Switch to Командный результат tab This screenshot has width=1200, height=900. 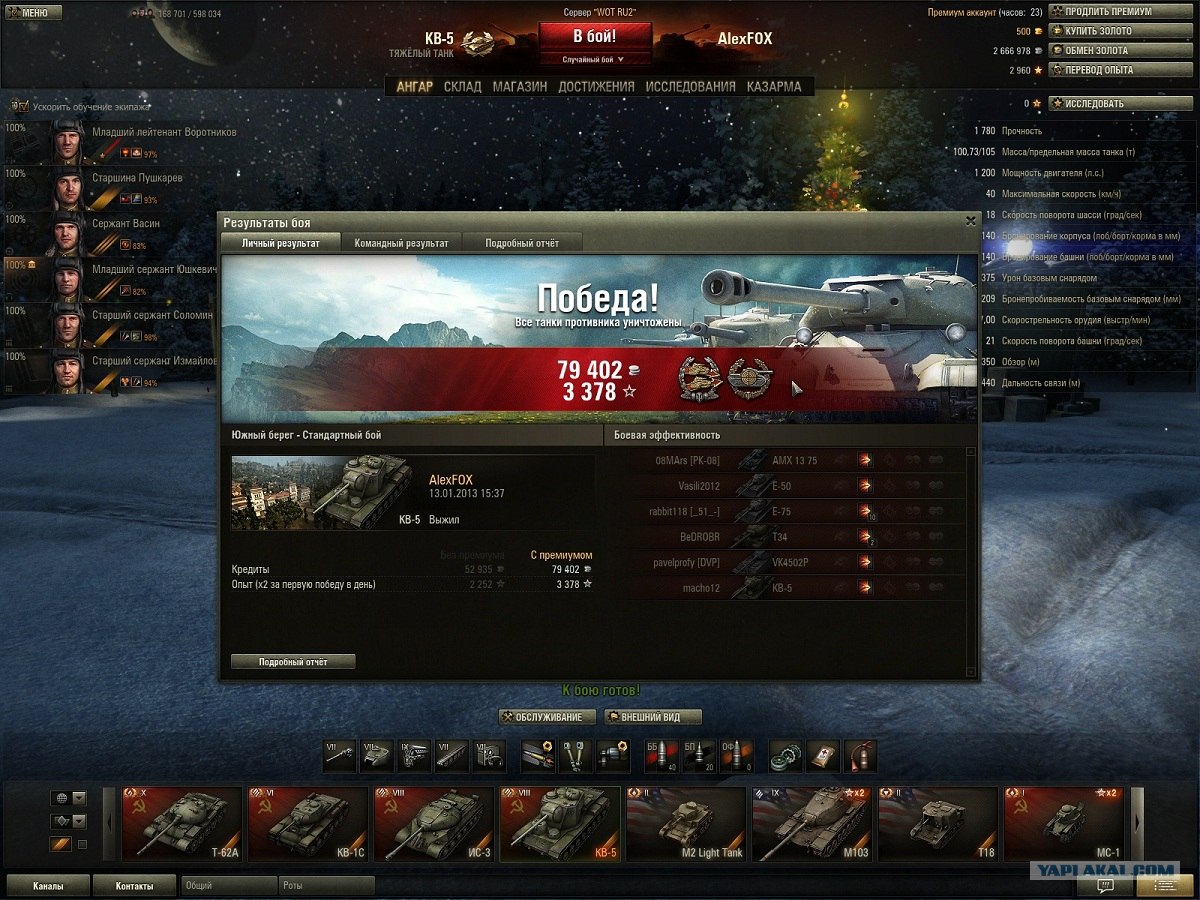pyautogui.click(x=402, y=243)
